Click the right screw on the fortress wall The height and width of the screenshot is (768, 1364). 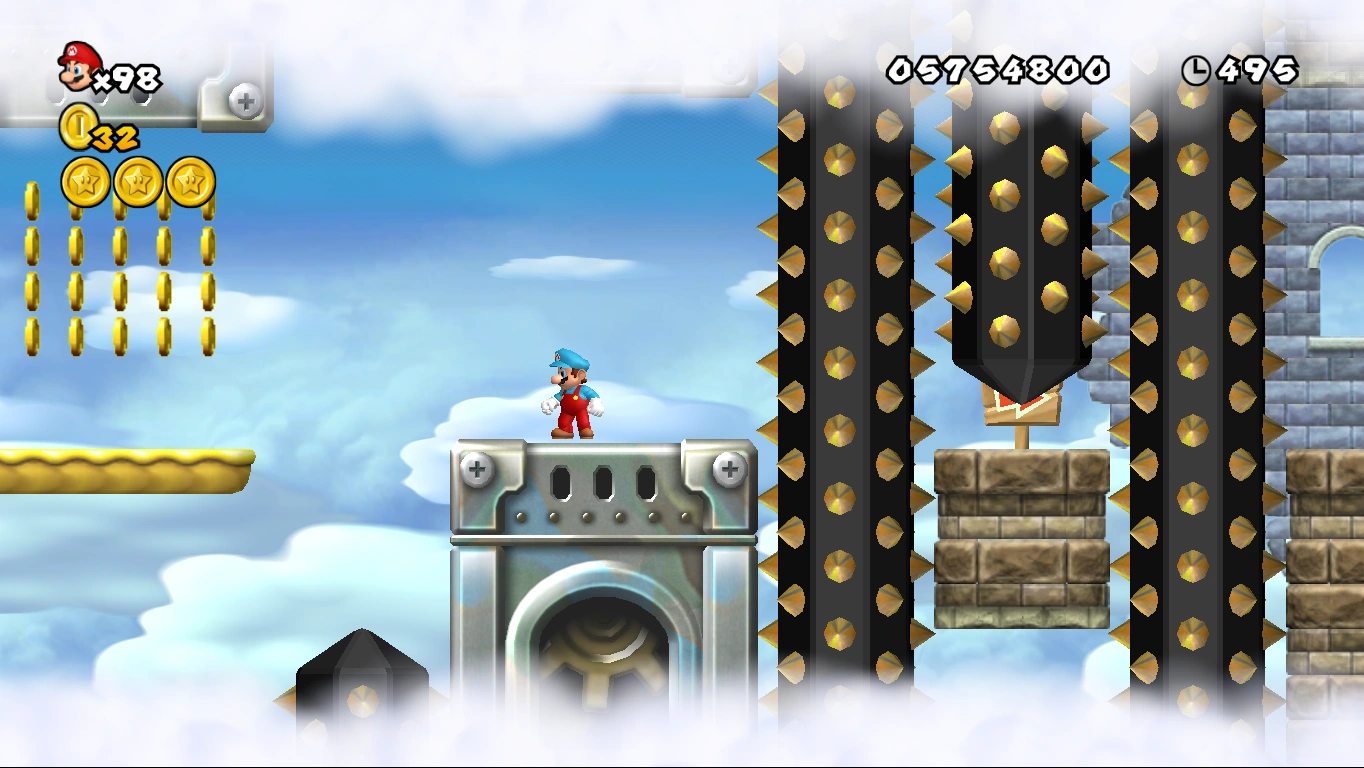click(729, 467)
